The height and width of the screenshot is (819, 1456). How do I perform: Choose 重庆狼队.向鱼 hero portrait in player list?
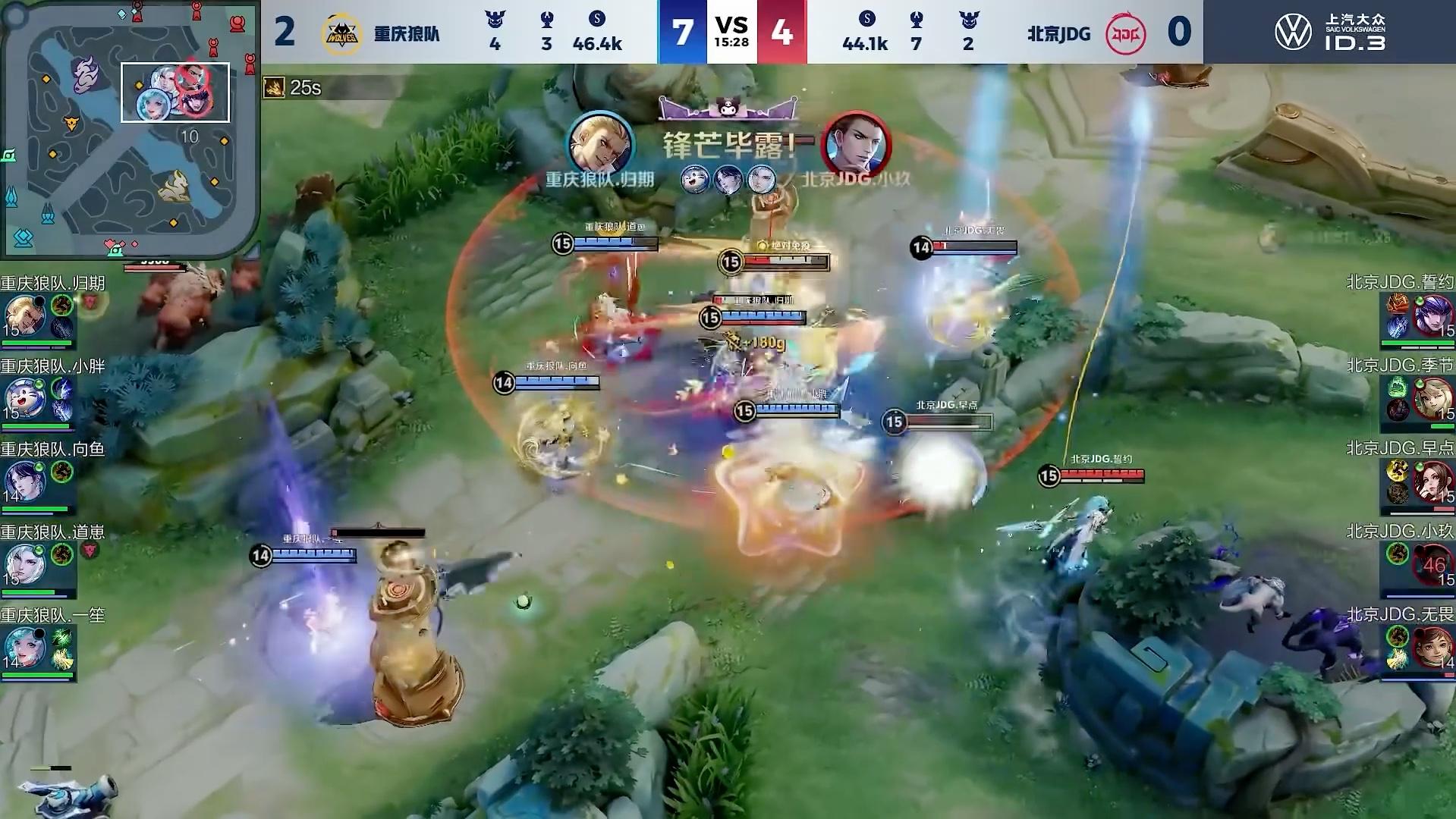[x=24, y=482]
